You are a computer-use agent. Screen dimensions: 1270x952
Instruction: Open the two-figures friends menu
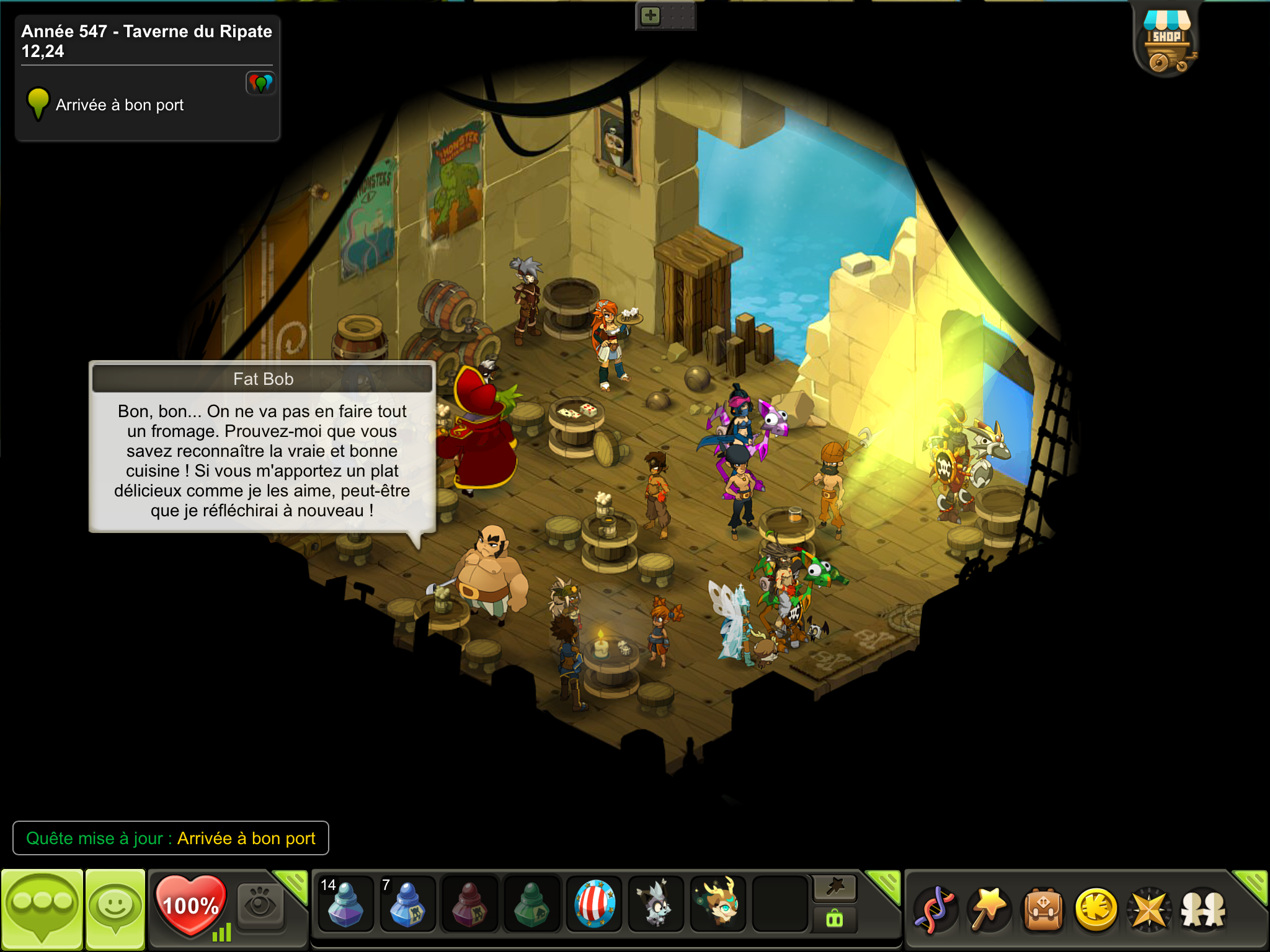click(x=1203, y=909)
